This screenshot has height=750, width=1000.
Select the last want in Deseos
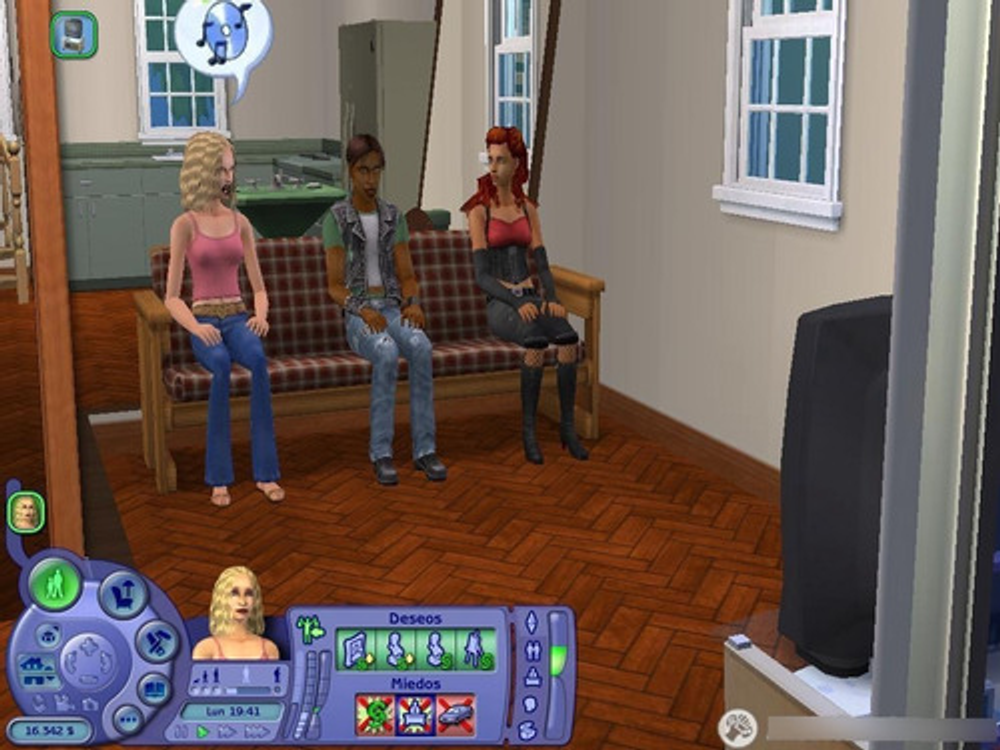[476, 648]
